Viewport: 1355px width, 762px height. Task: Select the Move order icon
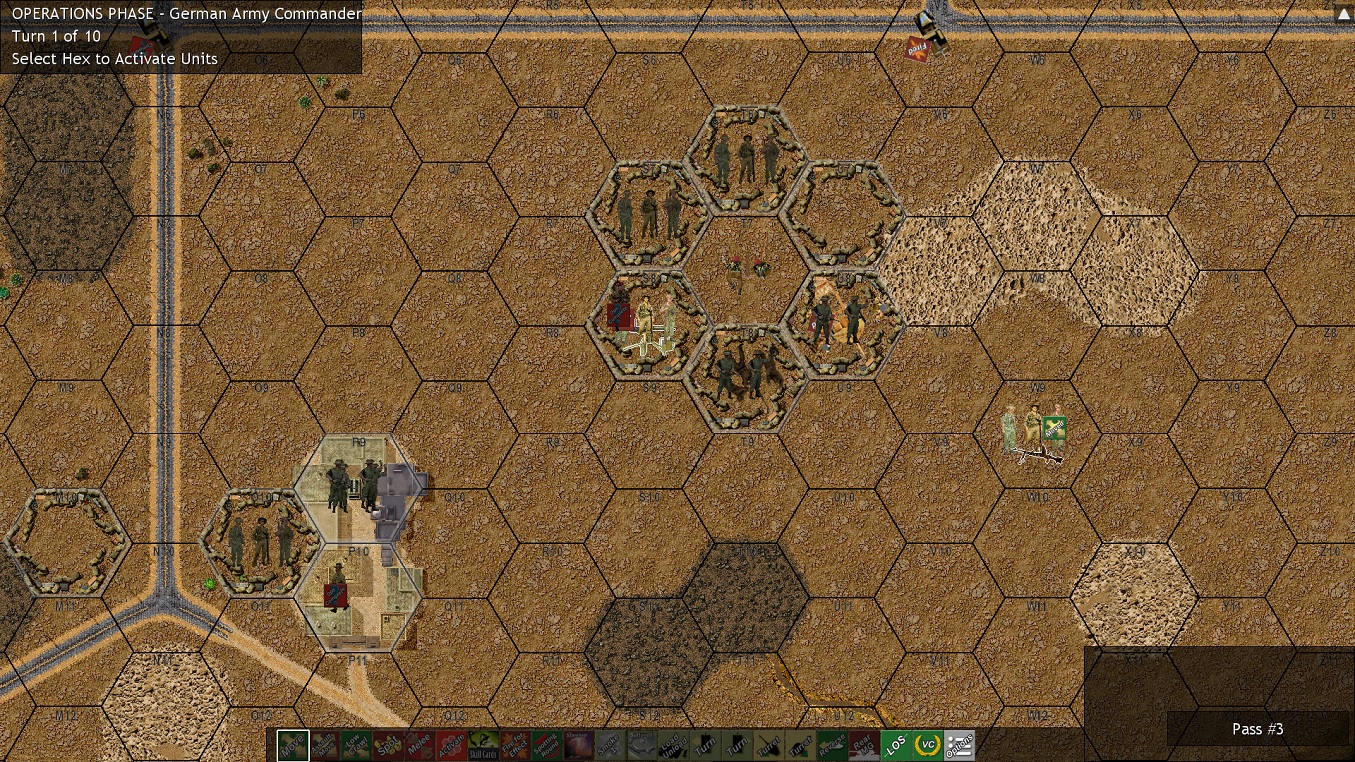[x=293, y=746]
